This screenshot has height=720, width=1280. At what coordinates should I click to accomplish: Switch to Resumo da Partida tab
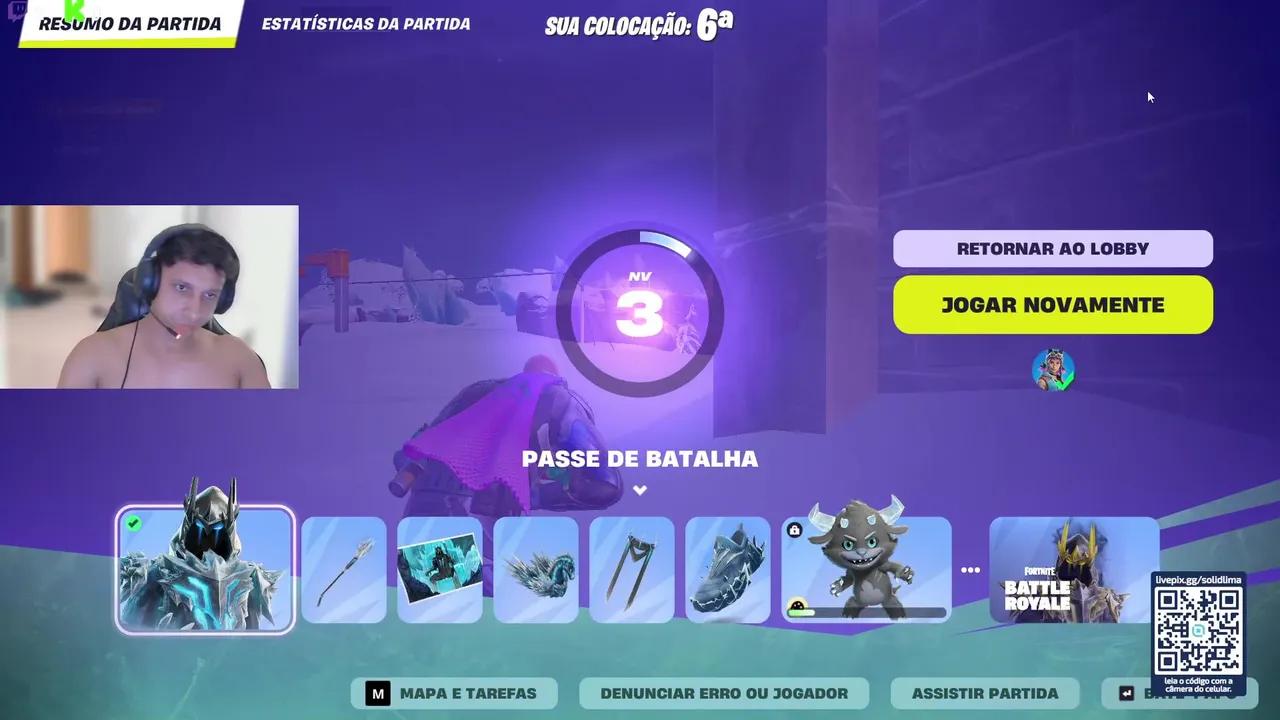pyautogui.click(x=128, y=24)
